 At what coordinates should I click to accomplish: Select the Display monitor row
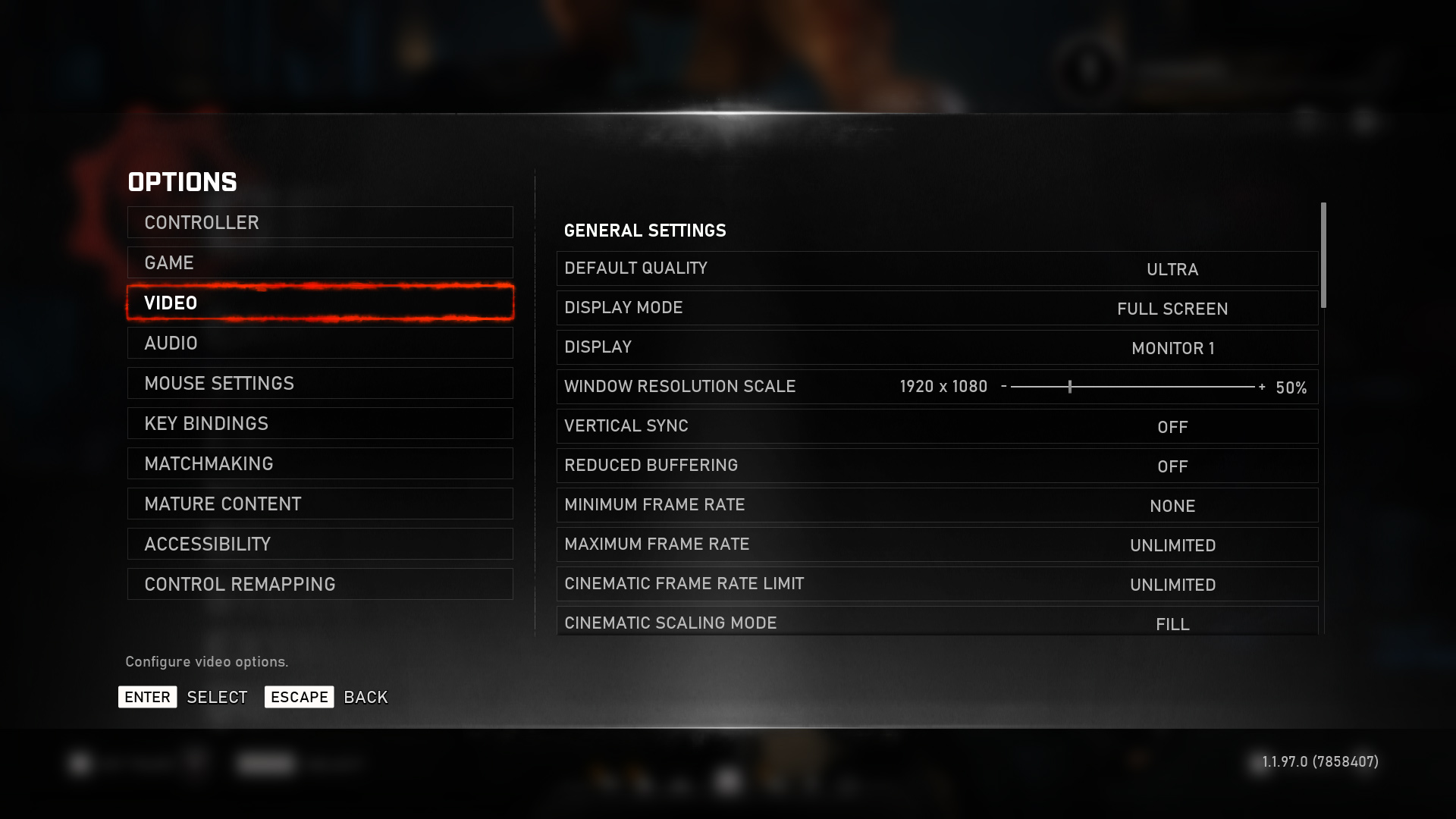click(937, 347)
